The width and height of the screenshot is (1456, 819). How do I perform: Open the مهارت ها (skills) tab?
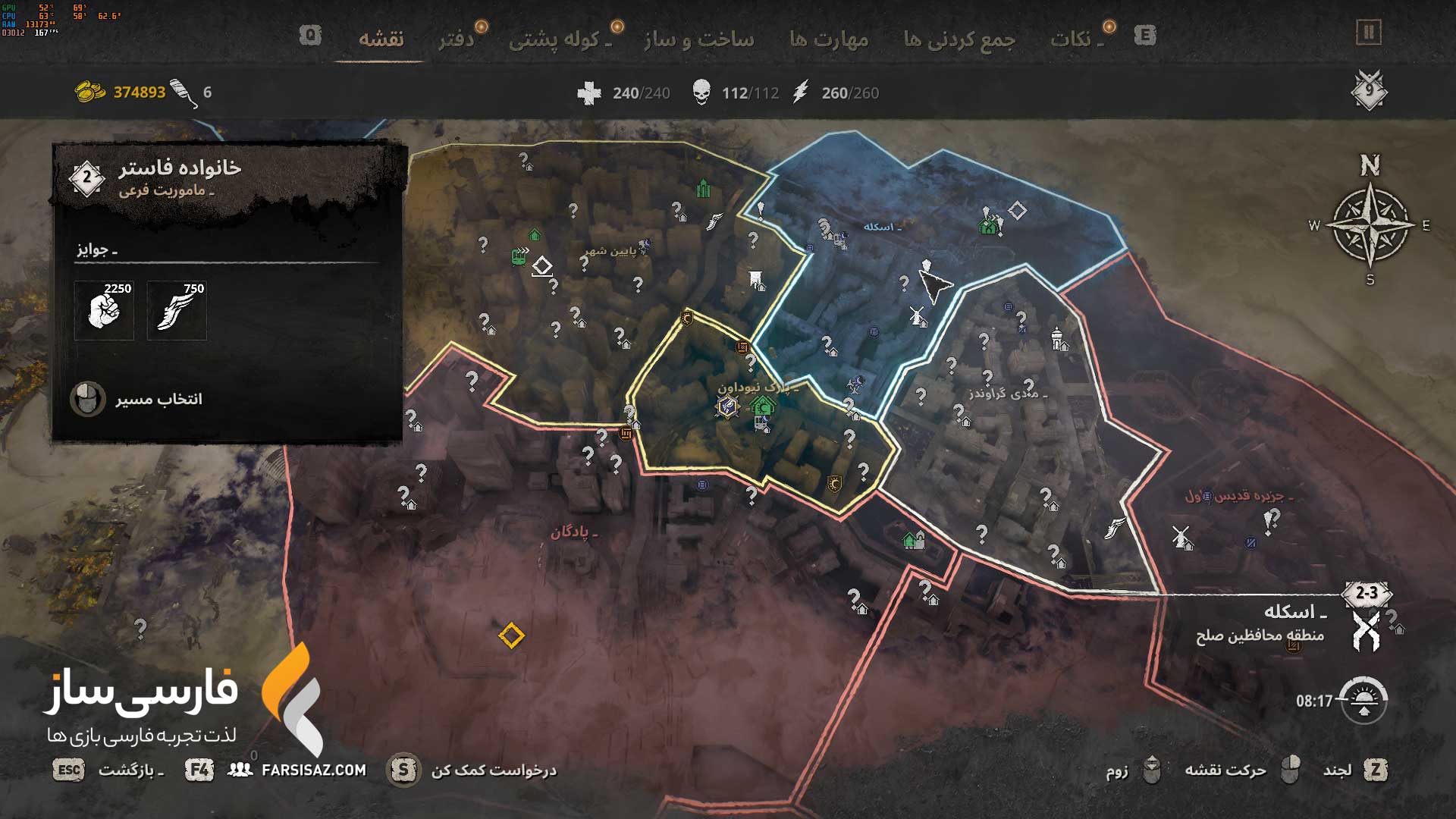coord(829,39)
